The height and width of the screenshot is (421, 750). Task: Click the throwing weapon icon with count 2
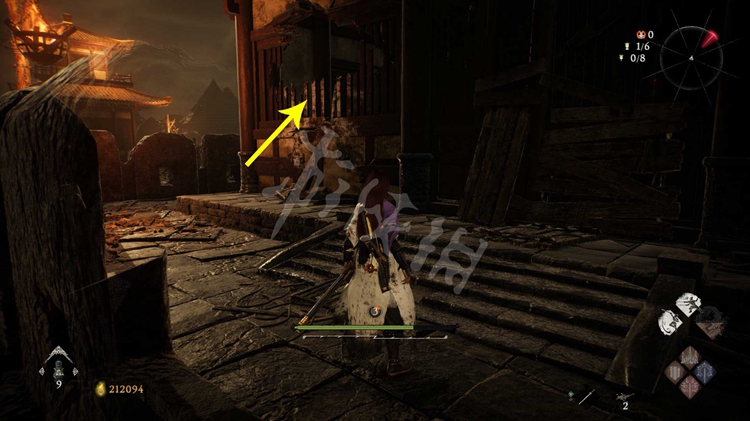tap(625, 397)
